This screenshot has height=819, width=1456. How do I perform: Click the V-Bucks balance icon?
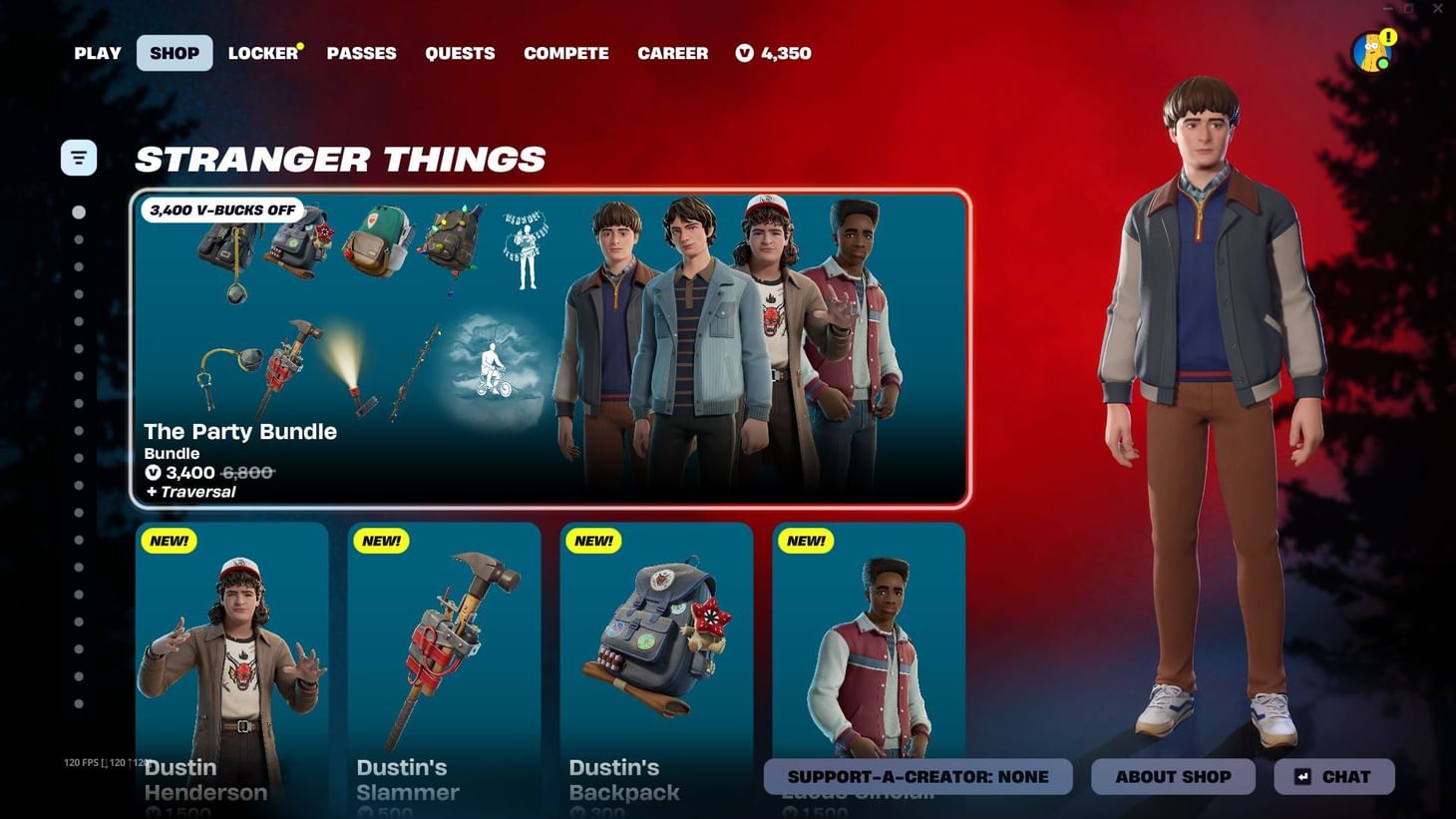click(744, 54)
